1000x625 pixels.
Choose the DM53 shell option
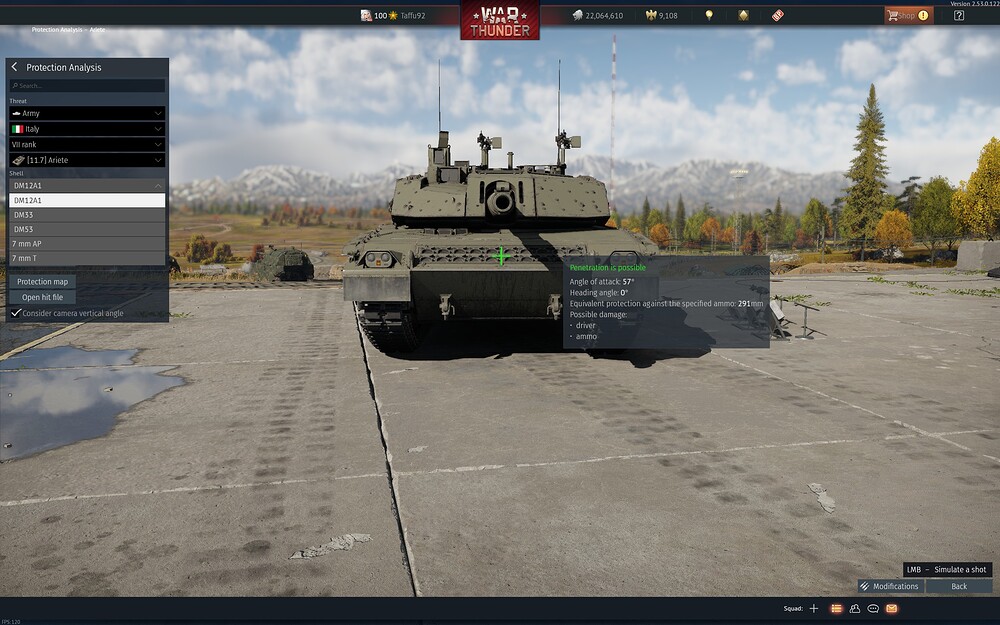coord(87,229)
